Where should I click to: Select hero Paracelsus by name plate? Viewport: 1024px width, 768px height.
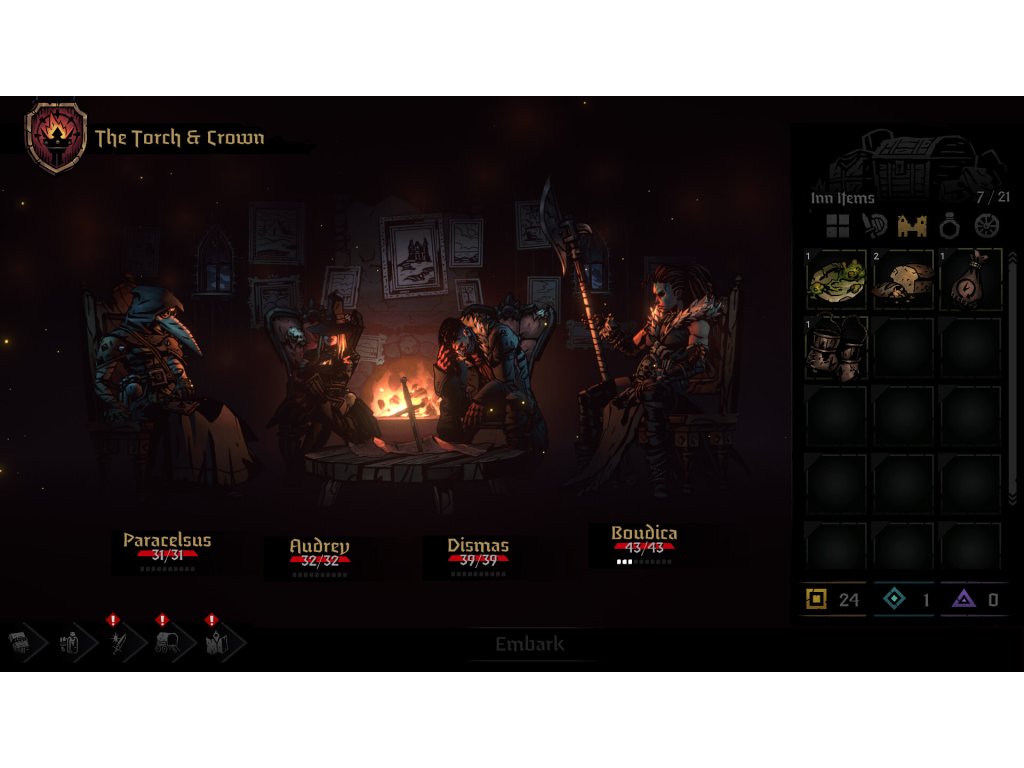point(167,541)
